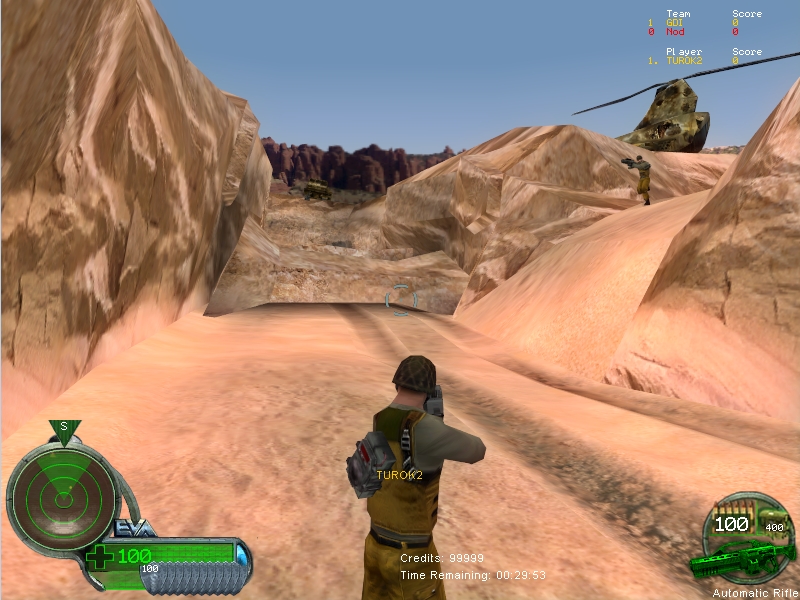
Task: Click the radar's green compass direction marker
Action: point(64,429)
